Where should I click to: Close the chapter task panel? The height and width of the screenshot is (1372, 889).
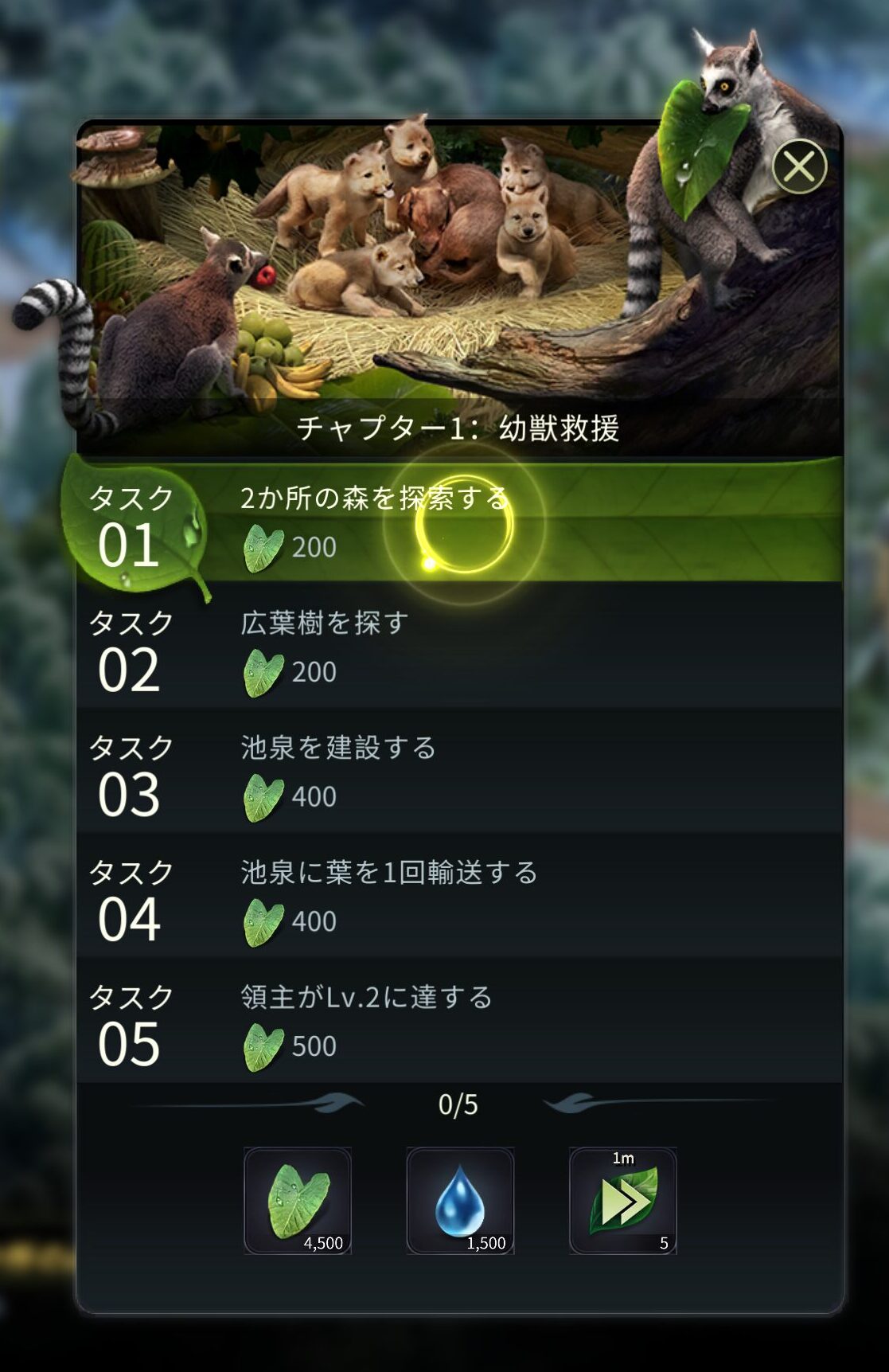[799, 166]
